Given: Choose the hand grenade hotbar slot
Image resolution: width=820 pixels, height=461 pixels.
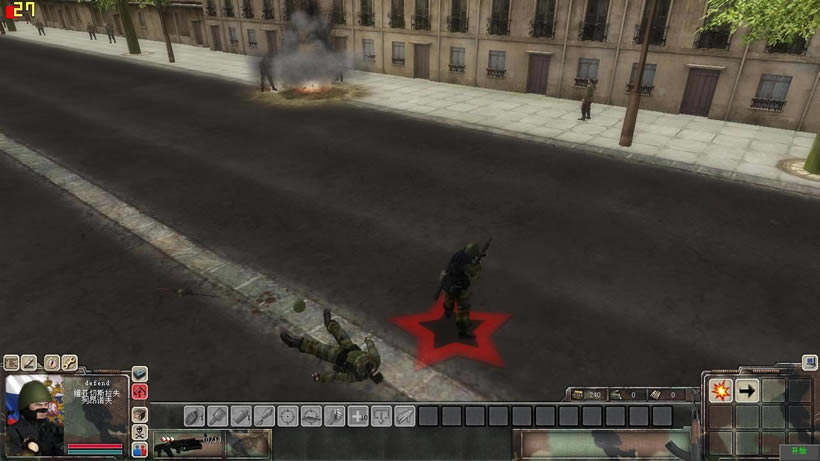Looking at the screenshot, I should pyautogui.click(x=194, y=416).
